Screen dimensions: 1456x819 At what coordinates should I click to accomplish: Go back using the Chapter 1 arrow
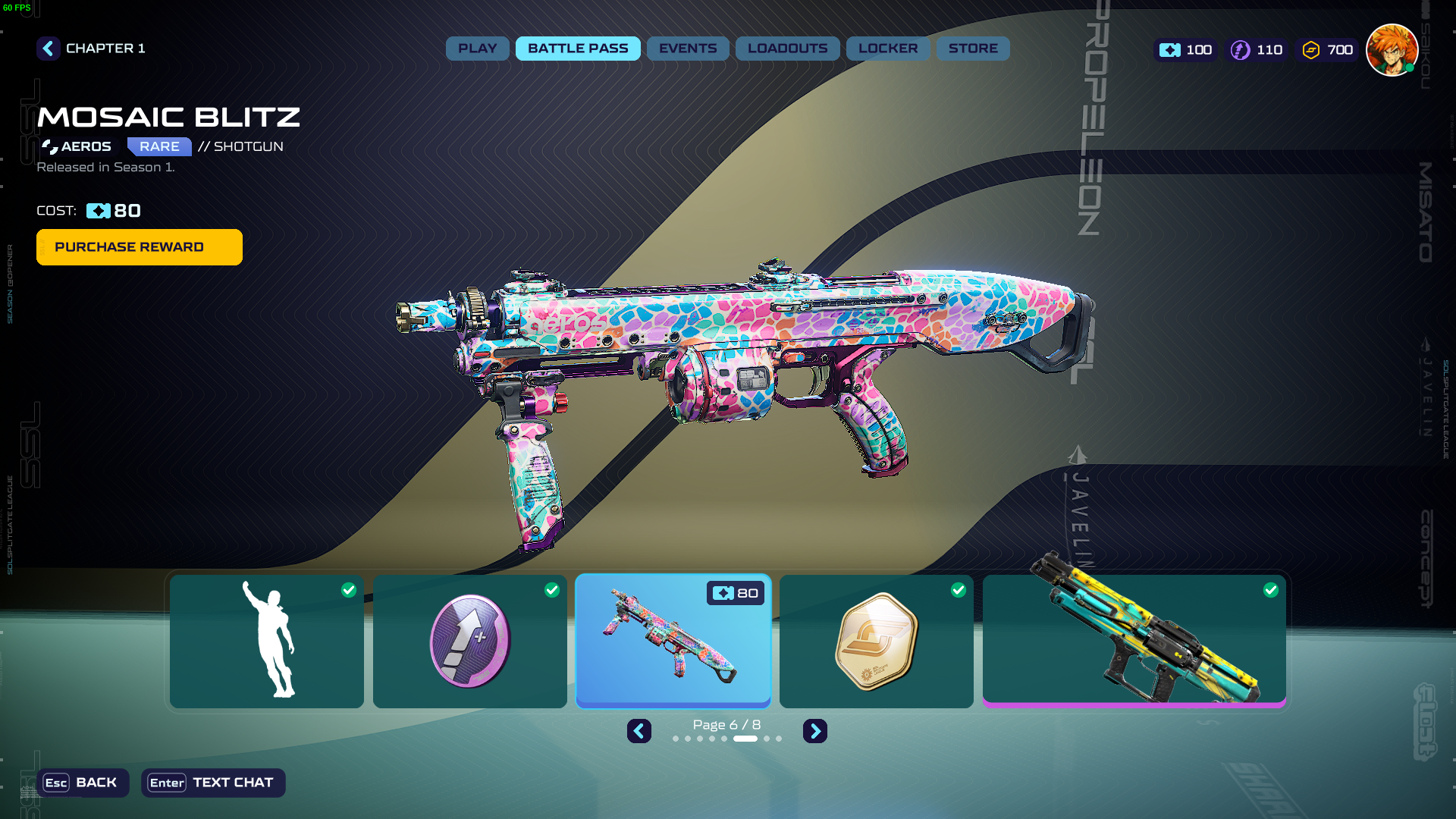(49, 49)
